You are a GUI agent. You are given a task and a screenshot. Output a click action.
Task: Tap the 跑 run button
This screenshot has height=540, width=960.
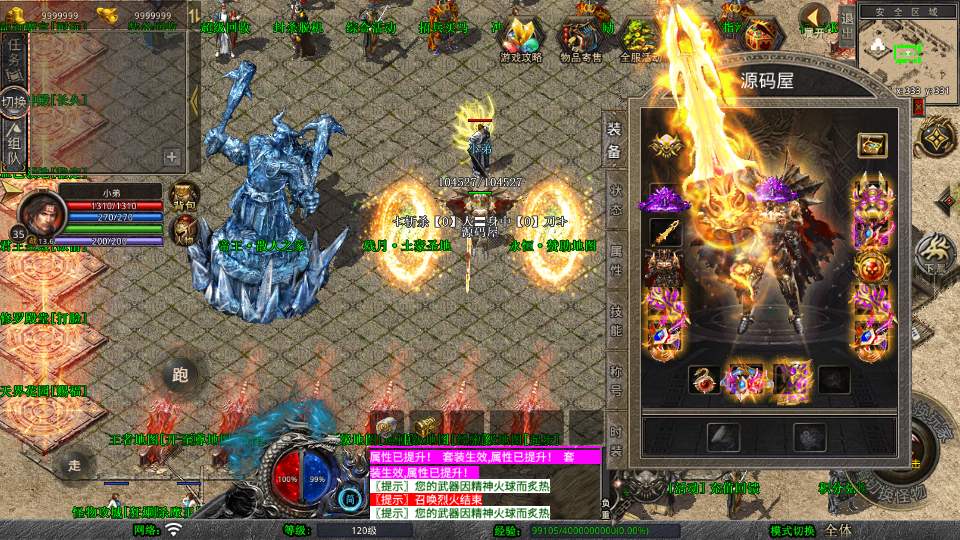[x=180, y=376]
